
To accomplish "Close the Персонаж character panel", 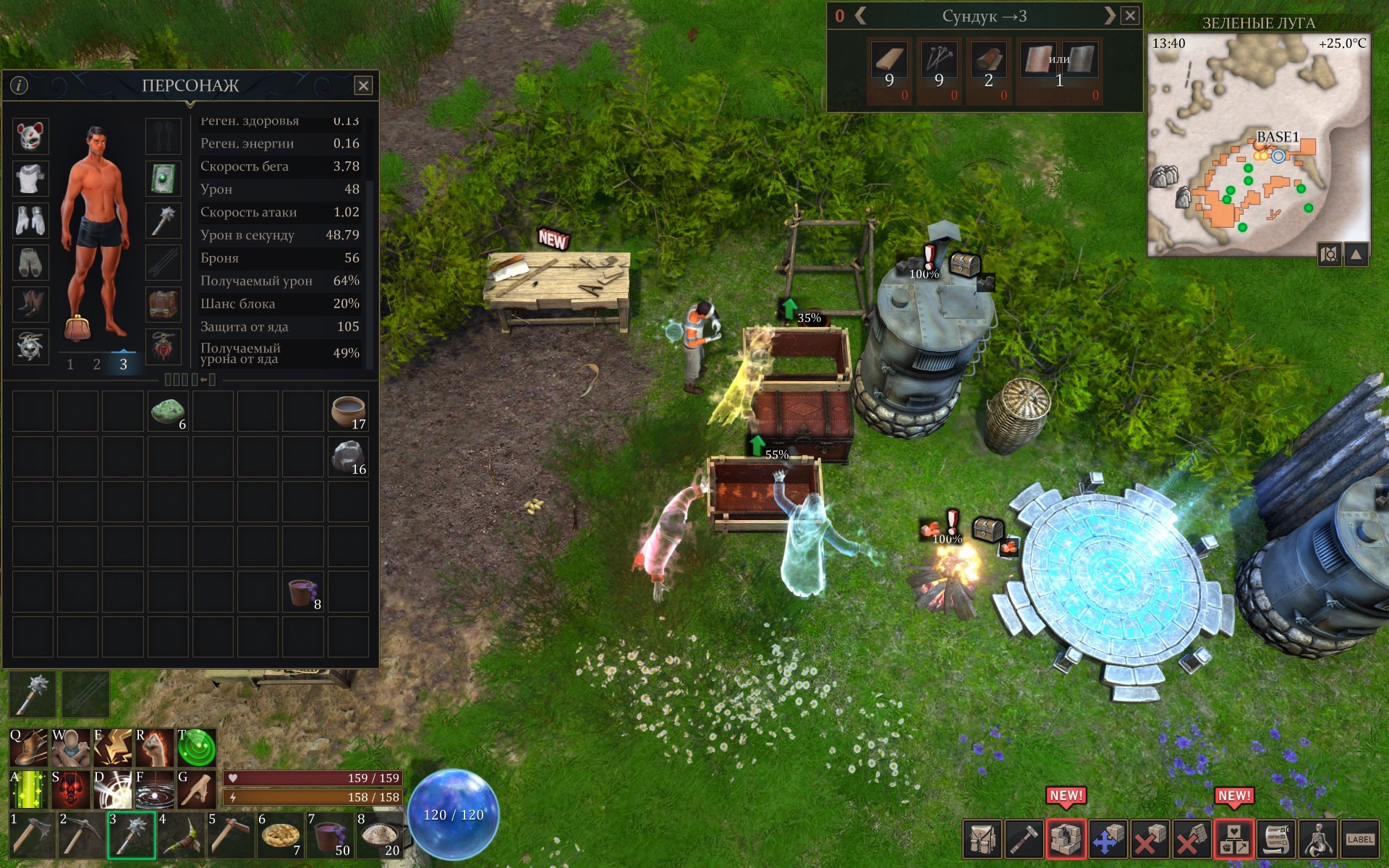I will click(x=363, y=86).
